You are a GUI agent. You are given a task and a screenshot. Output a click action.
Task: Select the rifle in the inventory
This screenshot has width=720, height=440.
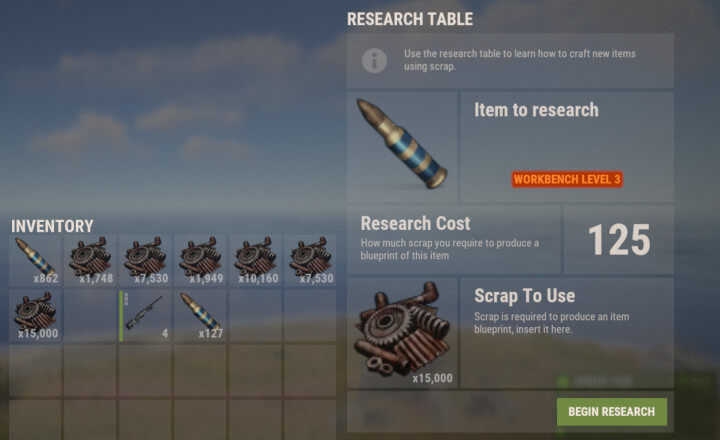(145, 316)
